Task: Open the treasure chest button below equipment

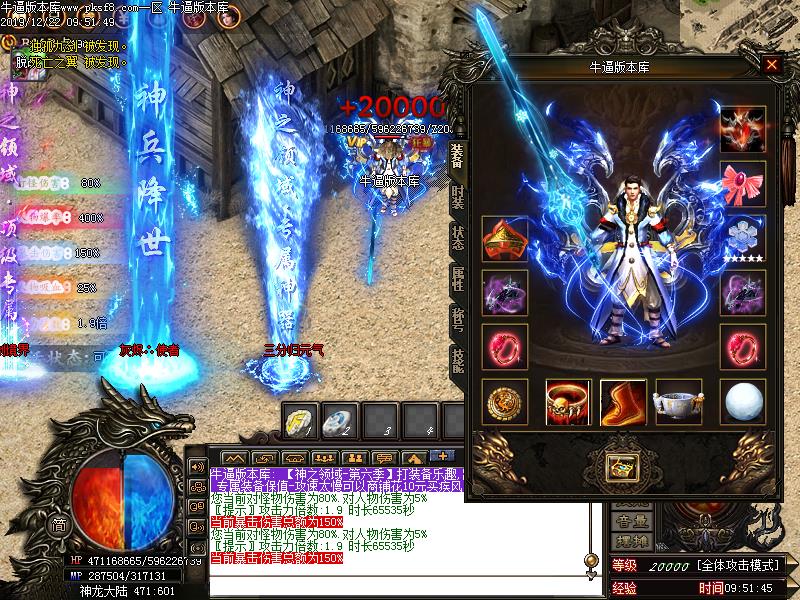Action: point(624,465)
